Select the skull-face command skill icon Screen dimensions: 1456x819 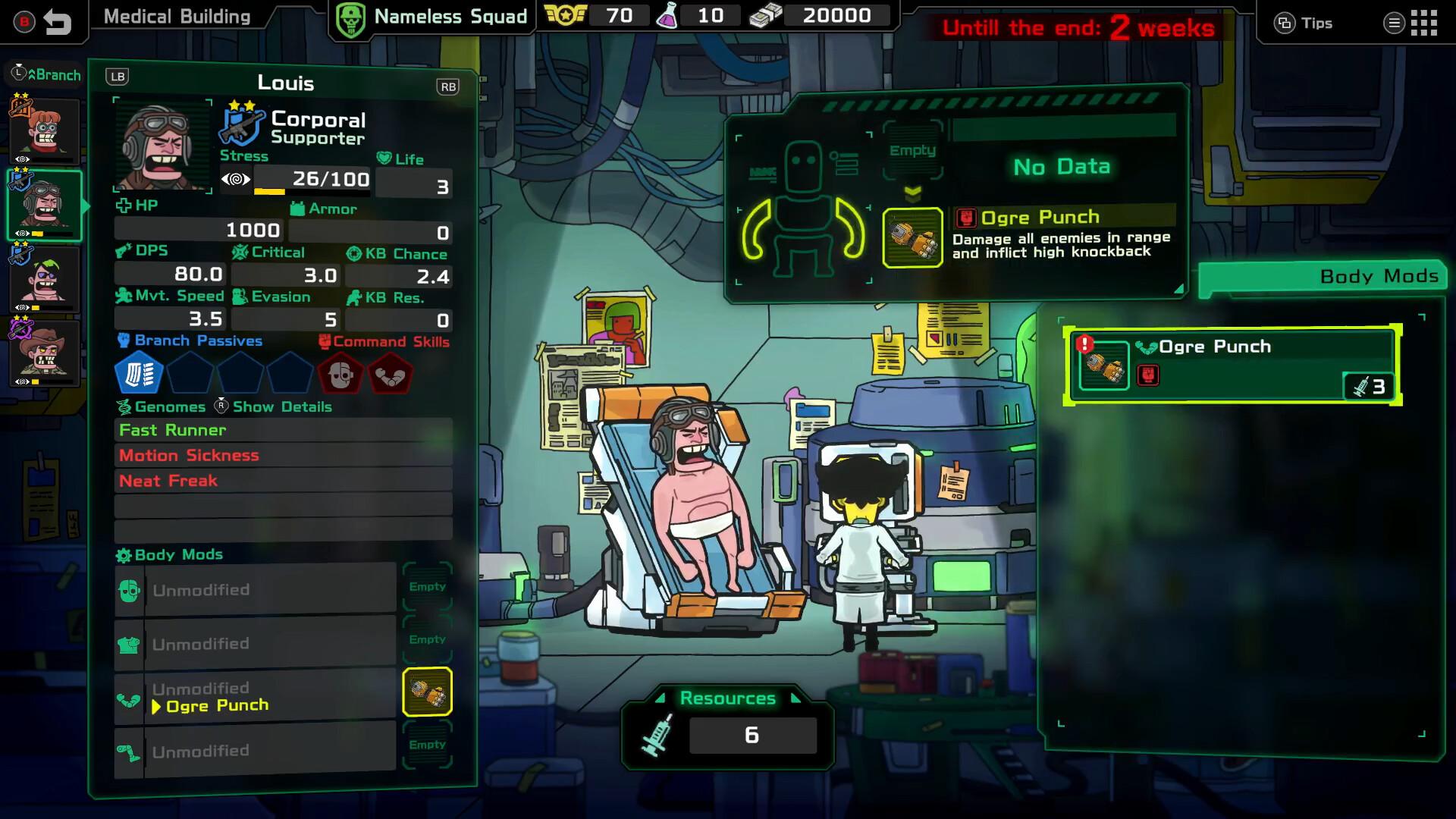(x=340, y=375)
